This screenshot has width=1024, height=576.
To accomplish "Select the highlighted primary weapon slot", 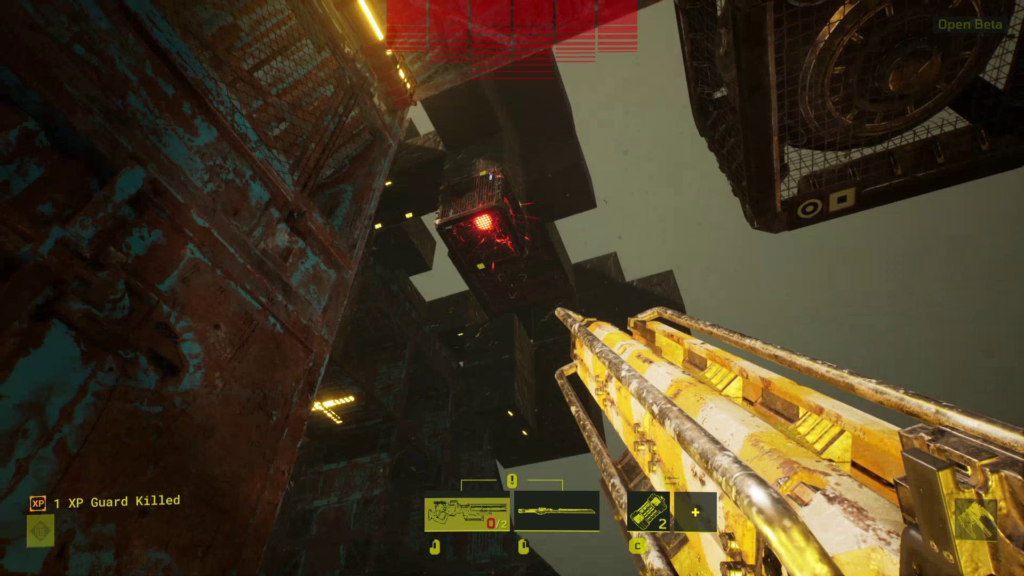I will (467, 513).
